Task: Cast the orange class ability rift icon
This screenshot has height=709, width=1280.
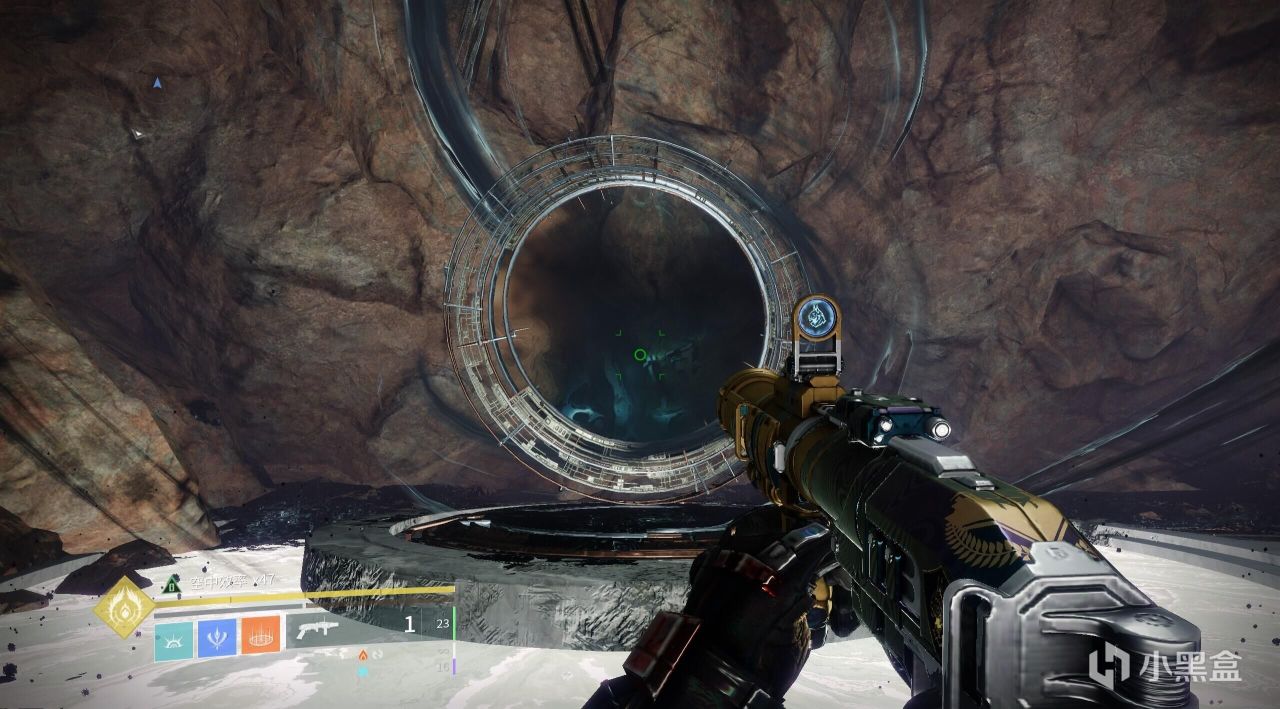Action: (x=260, y=637)
